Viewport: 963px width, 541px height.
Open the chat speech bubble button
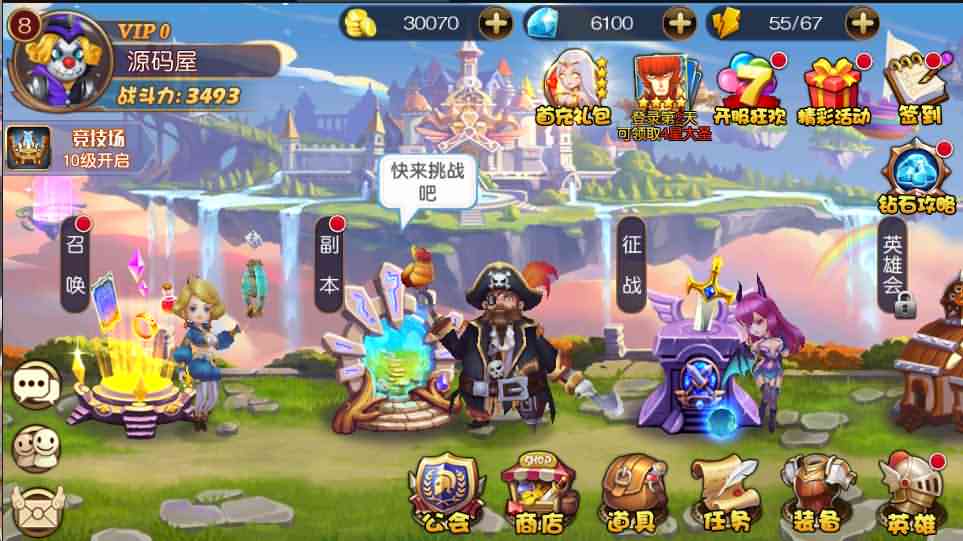point(37,384)
